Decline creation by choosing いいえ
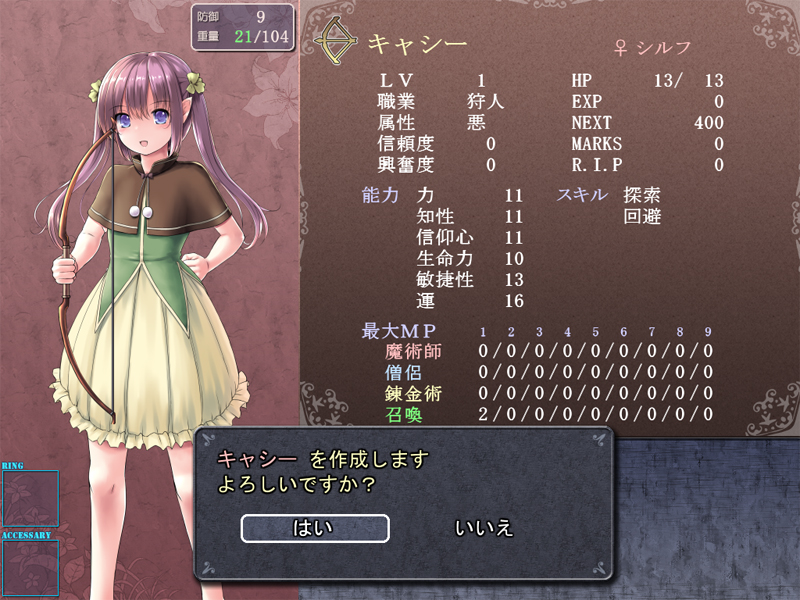The height and width of the screenshot is (600, 800). [483, 528]
